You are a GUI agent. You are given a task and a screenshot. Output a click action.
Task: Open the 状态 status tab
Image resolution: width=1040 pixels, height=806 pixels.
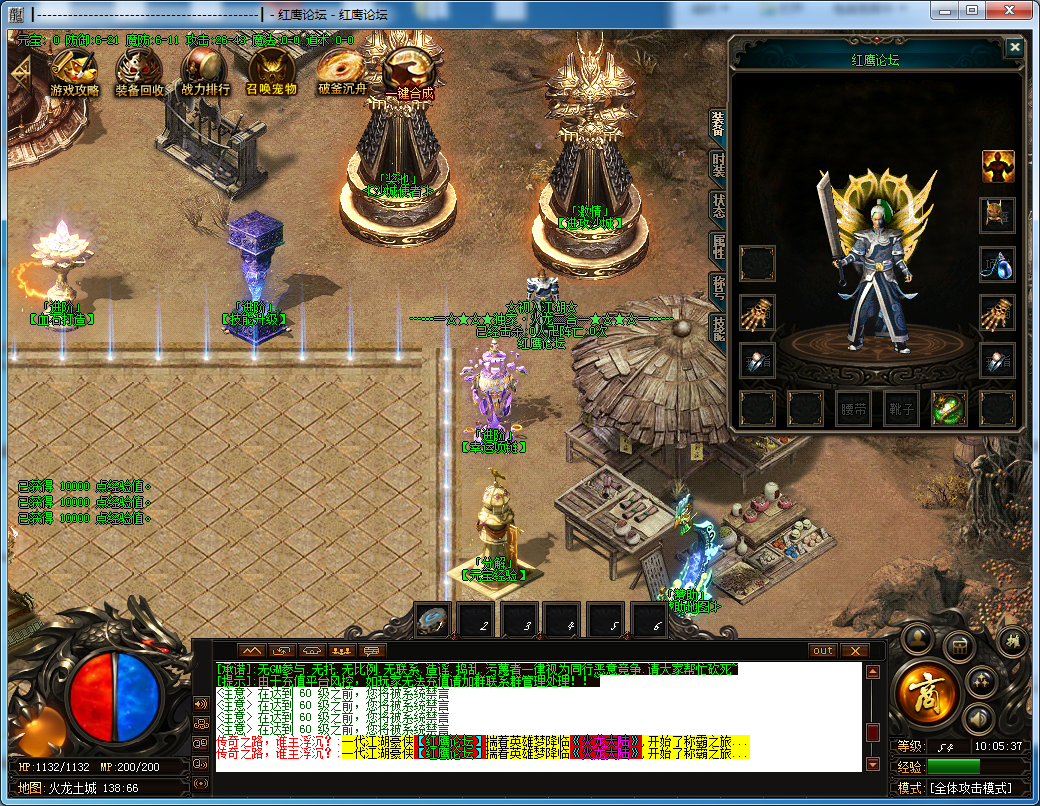coord(718,205)
